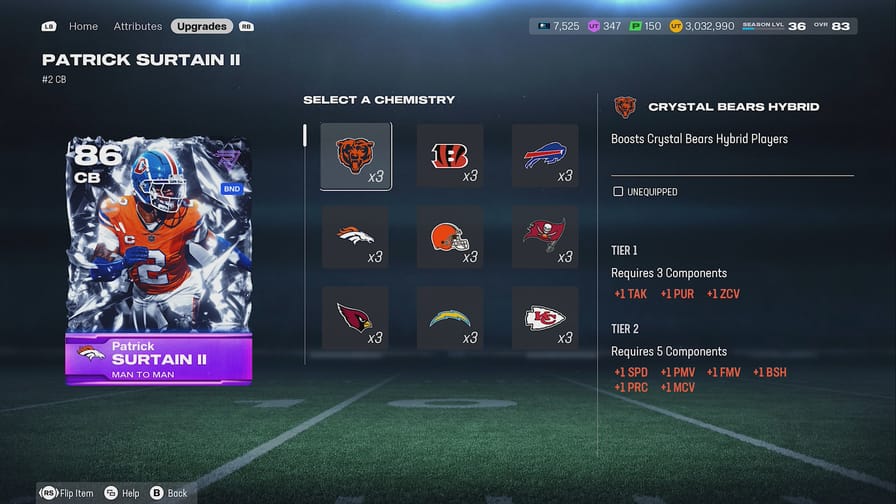Image resolution: width=896 pixels, height=504 pixels.
Task: Open the Attributes tab
Action: point(137,26)
